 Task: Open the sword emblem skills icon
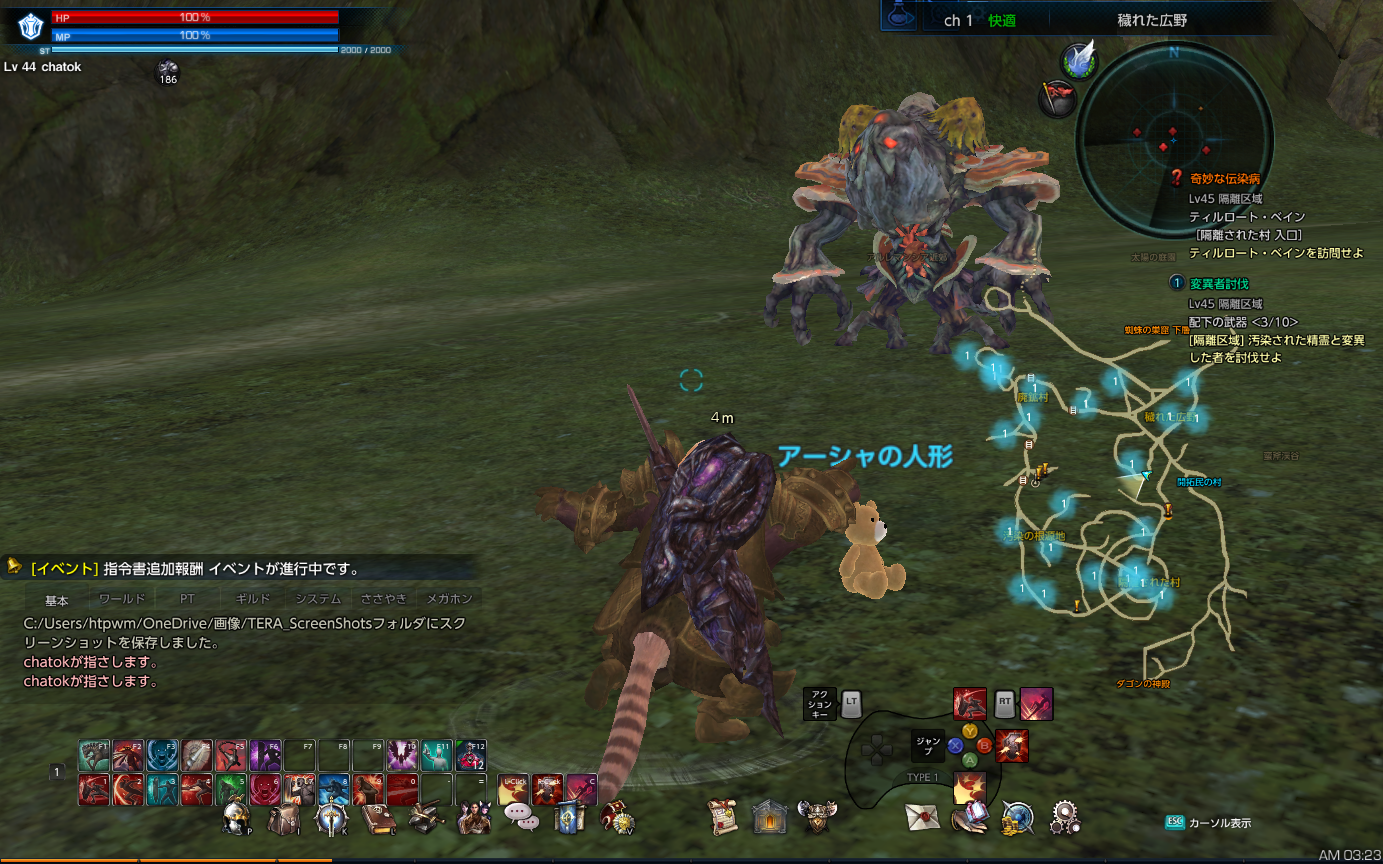tap(330, 818)
